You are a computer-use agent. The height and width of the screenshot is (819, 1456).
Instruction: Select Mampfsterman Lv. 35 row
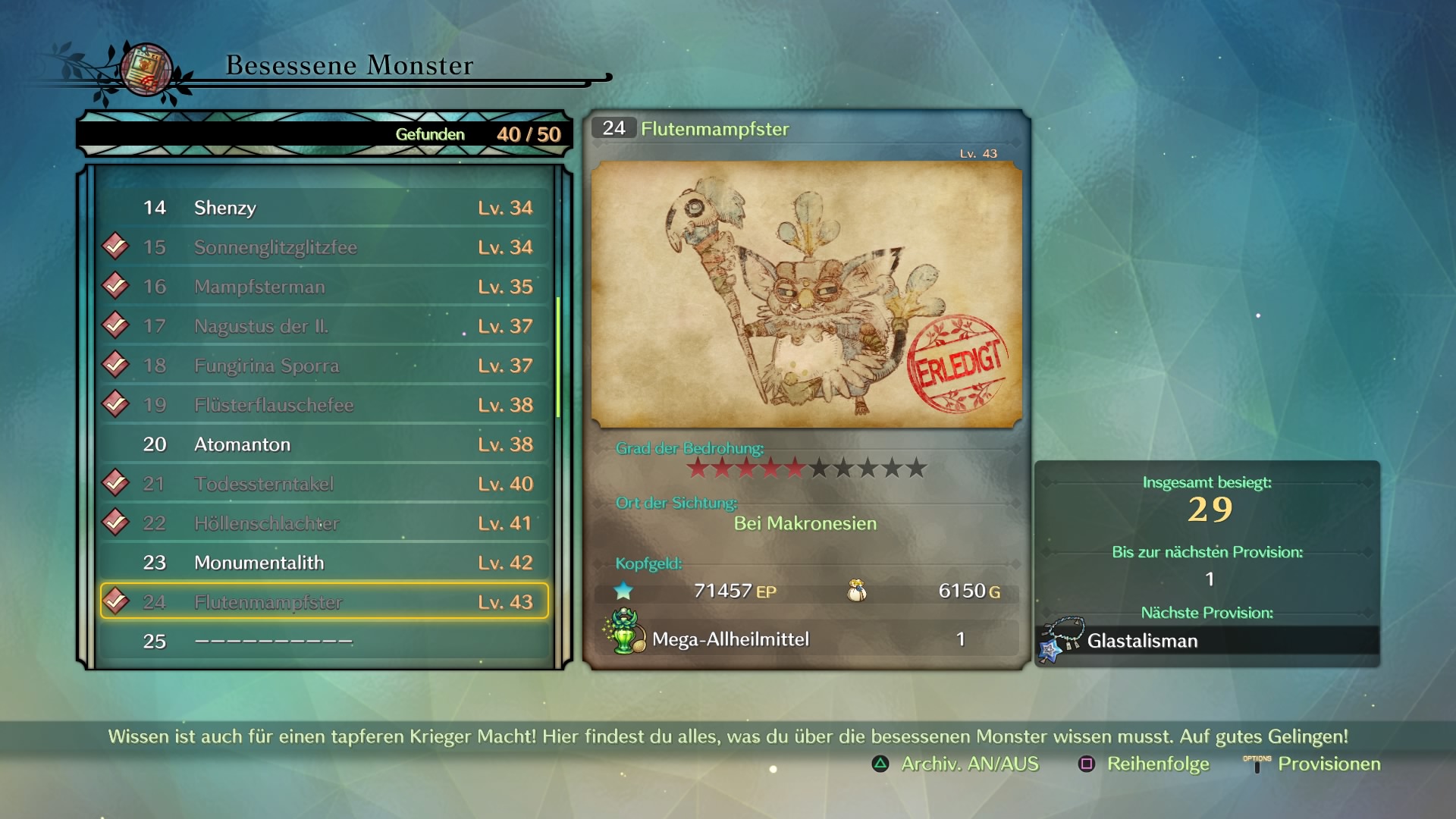(x=325, y=287)
